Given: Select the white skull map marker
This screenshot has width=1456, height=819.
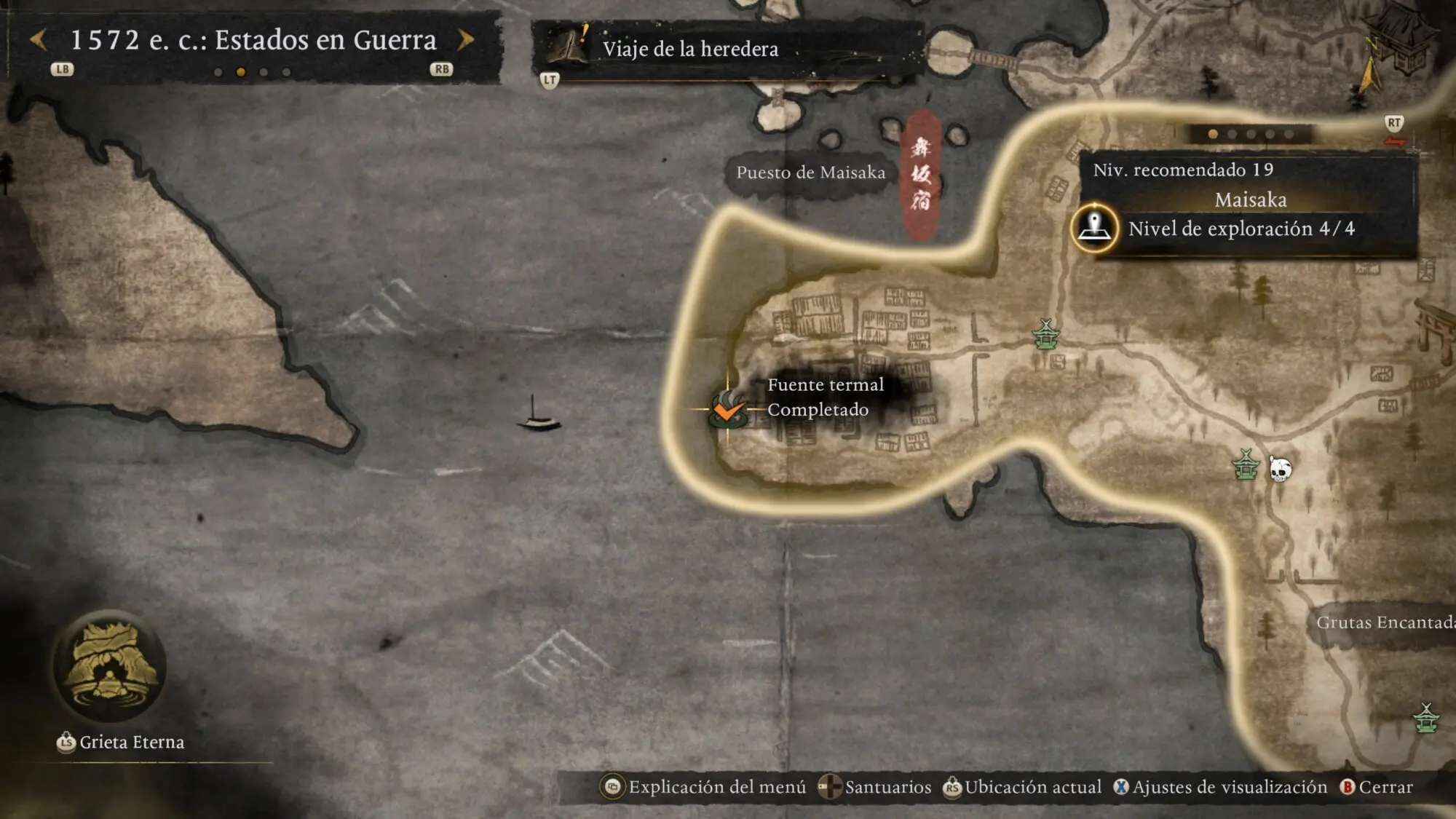Looking at the screenshot, I should coord(1280,470).
